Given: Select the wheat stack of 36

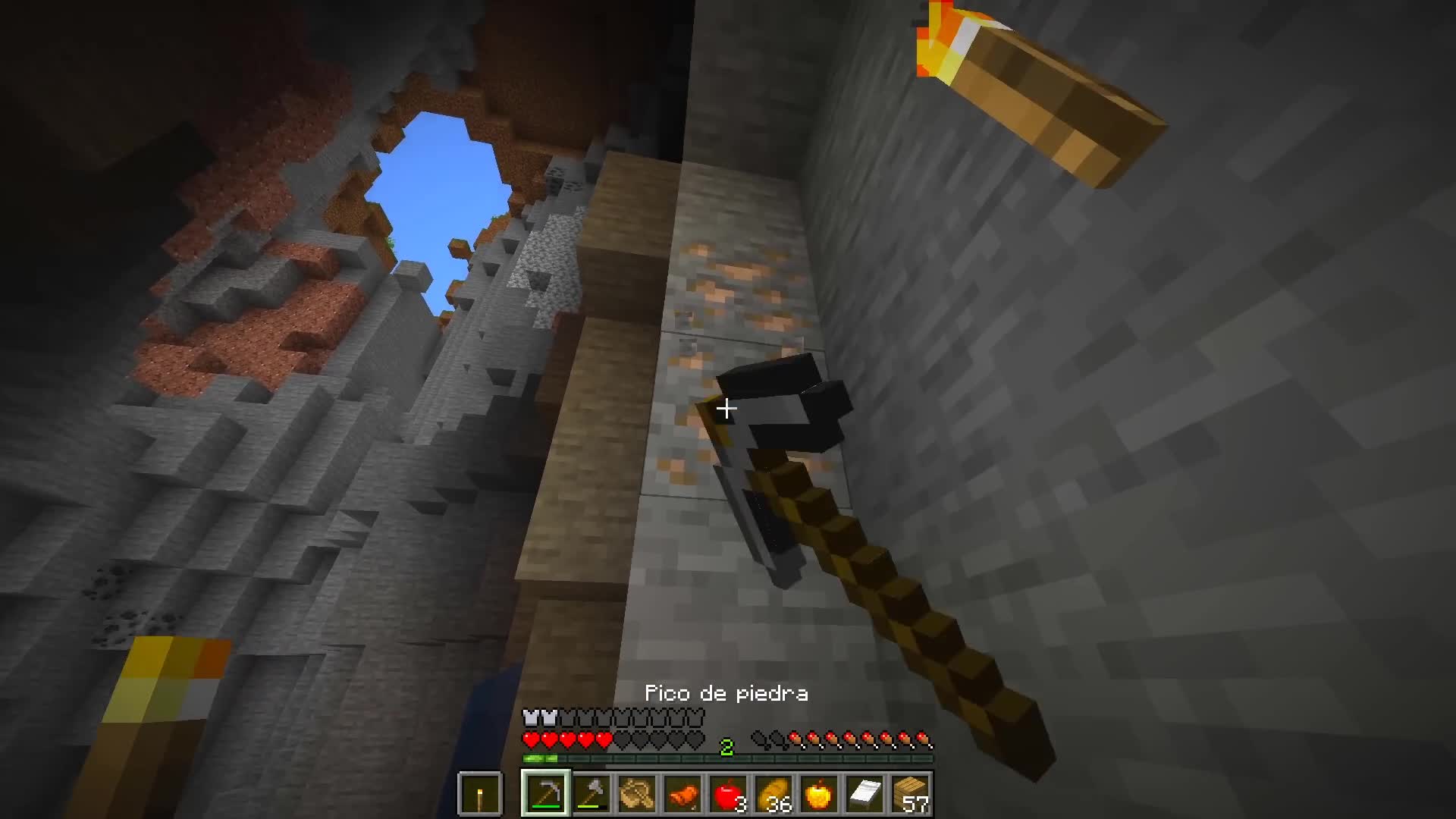Looking at the screenshot, I should (x=775, y=793).
